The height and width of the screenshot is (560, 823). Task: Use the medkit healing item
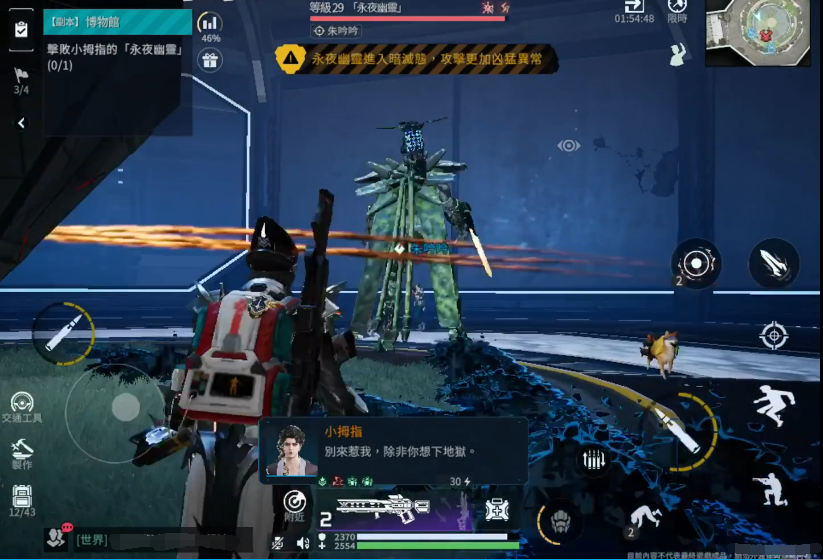point(497,510)
